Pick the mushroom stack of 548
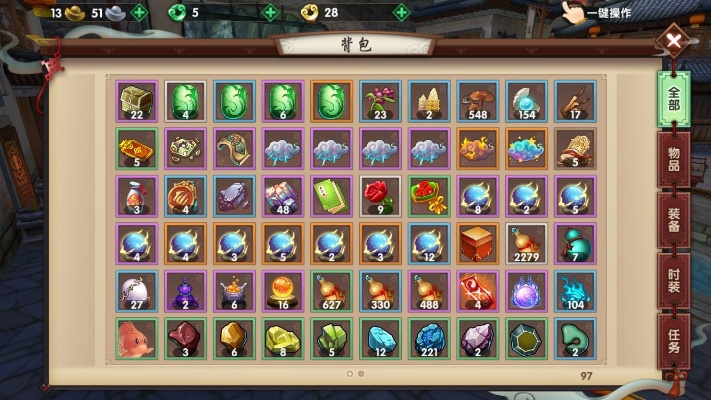 click(478, 101)
